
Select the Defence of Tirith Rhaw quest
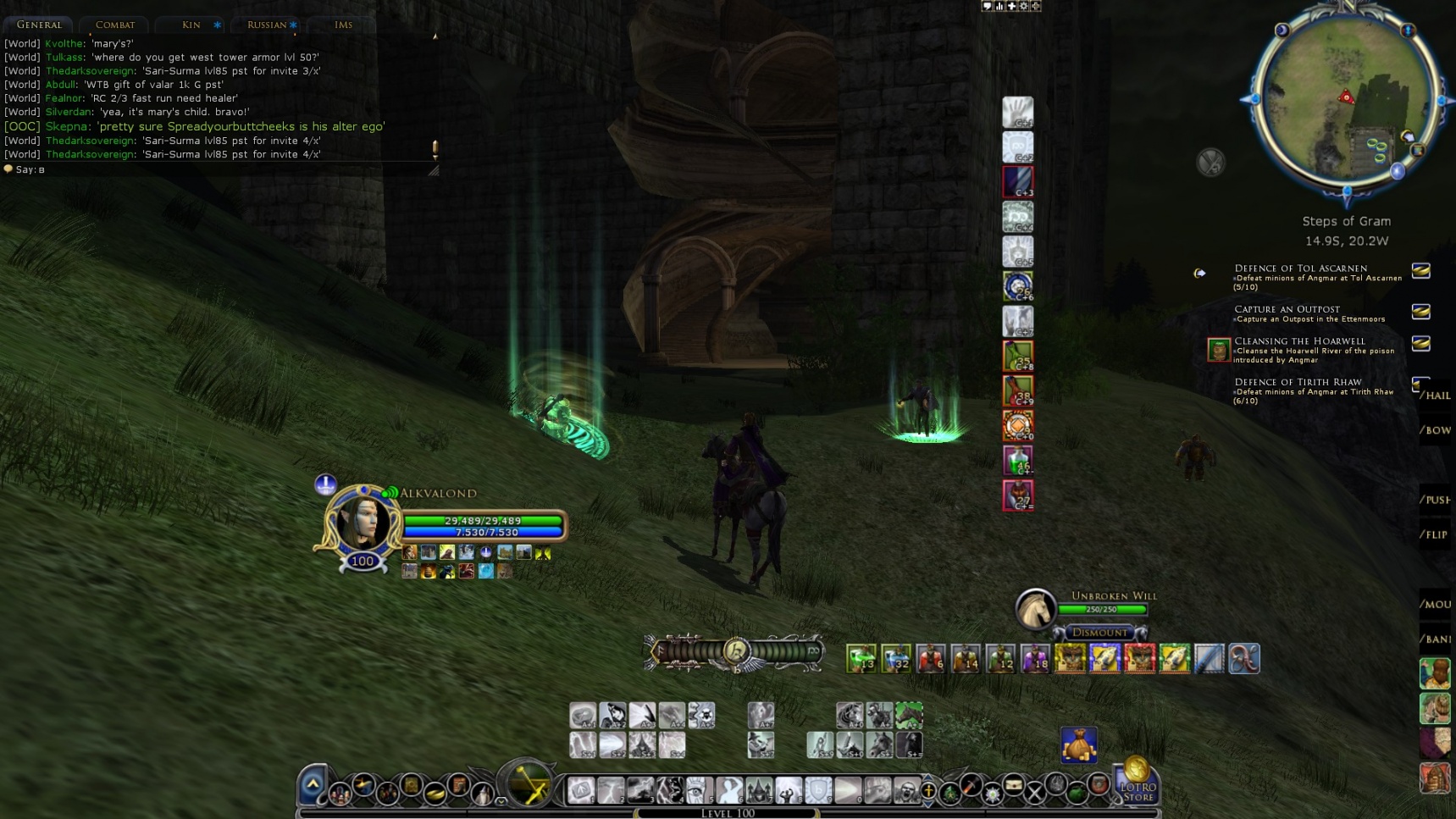click(x=1298, y=382)
